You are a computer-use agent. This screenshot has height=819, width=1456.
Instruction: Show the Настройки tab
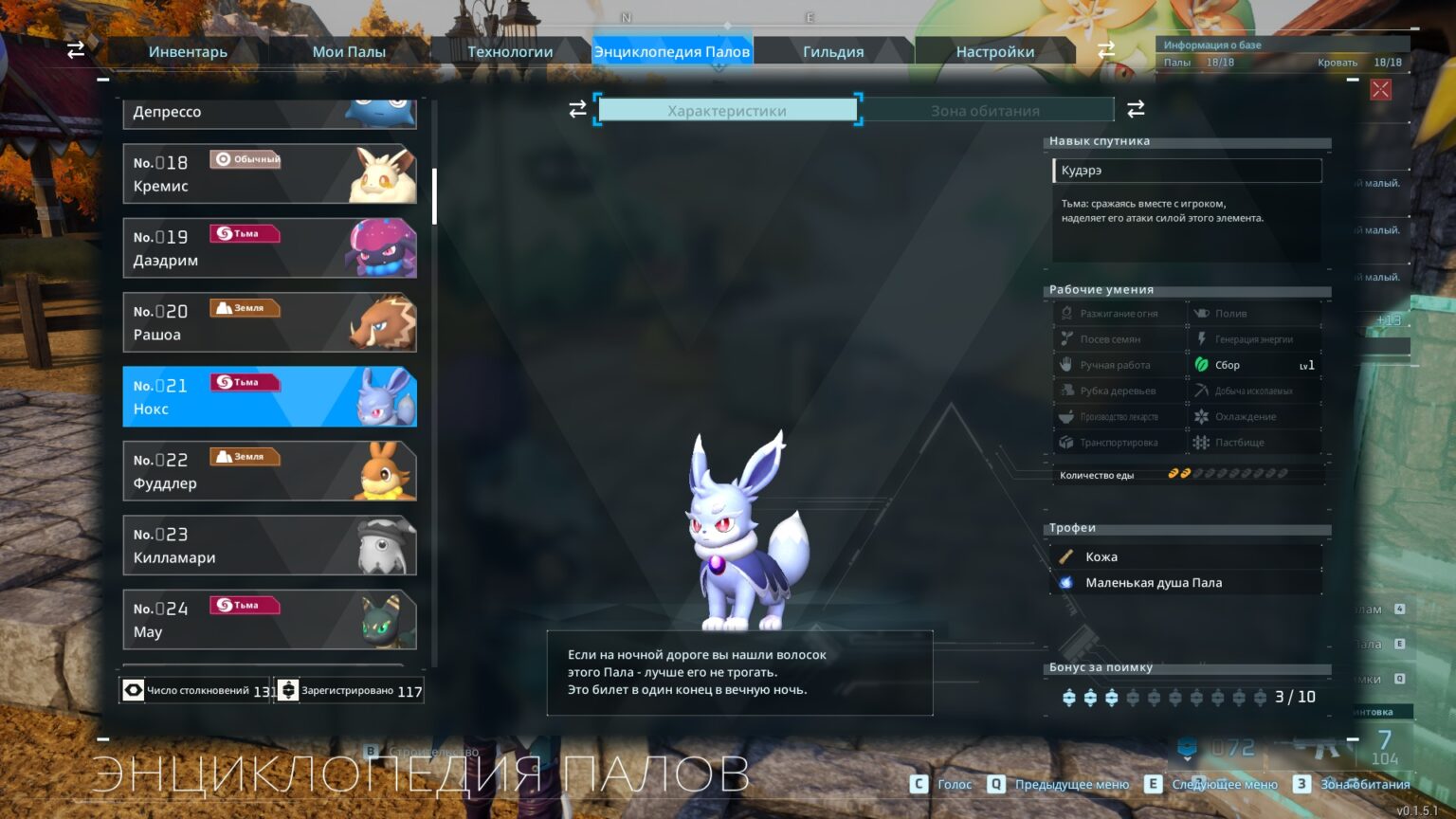994,52
